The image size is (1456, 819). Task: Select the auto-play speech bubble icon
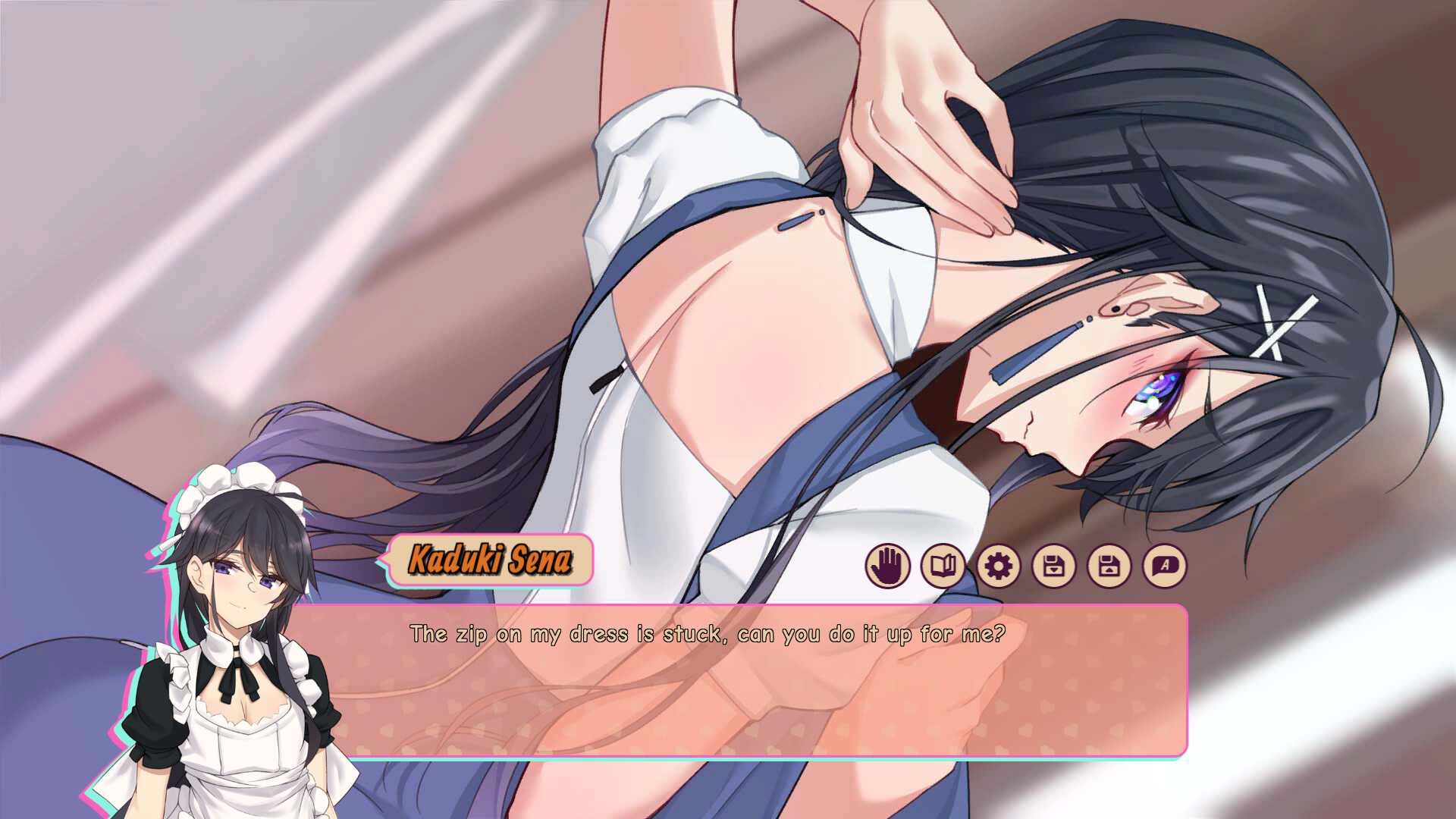[x=1166, y=565]
